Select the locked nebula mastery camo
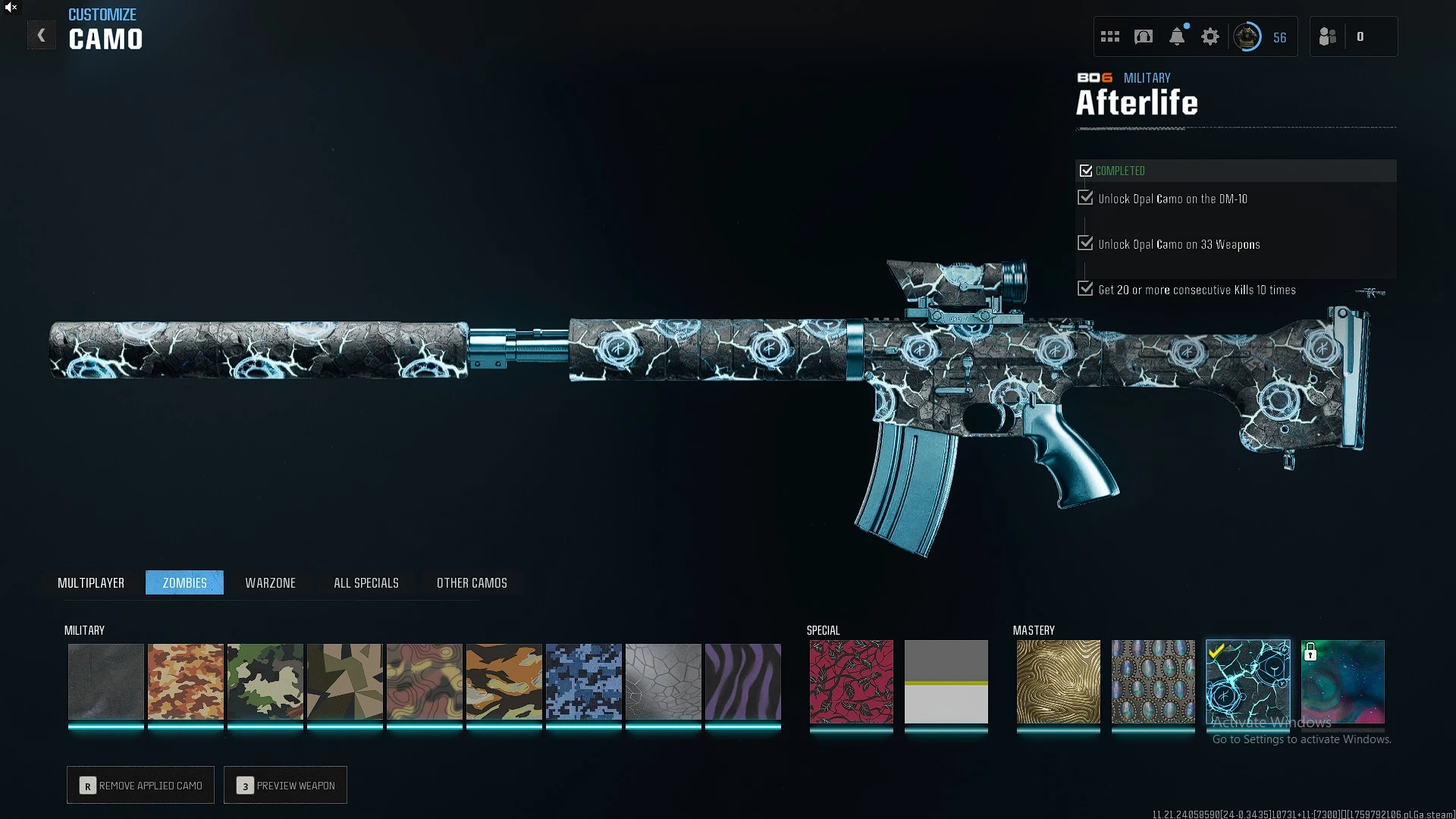This screenshot has height=819, width=1456. pos(1343,682)
